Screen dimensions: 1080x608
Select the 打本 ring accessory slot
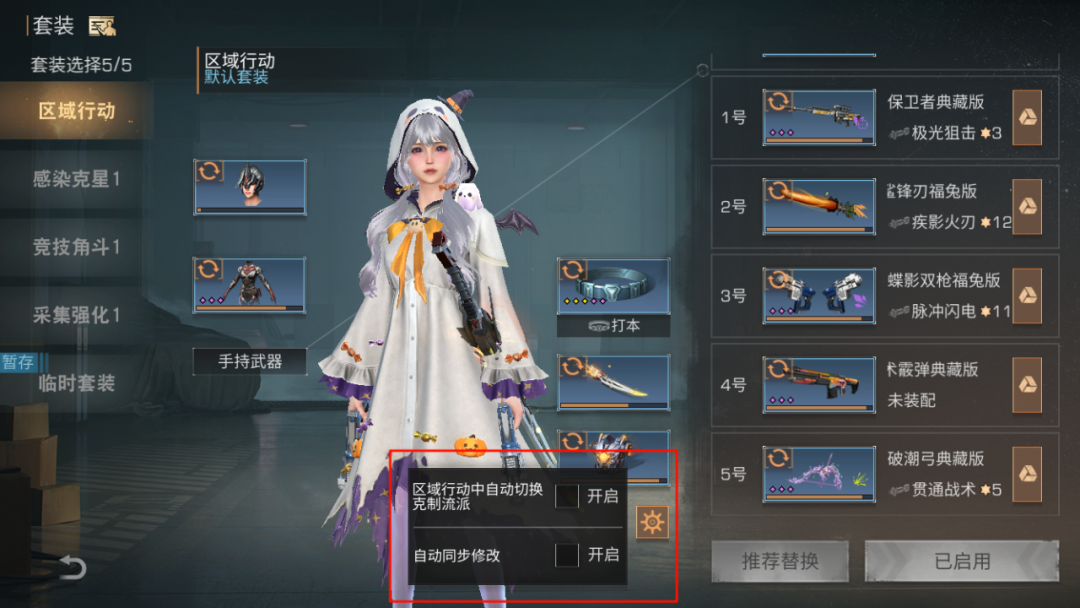pyautogui.click(x=613, y=287)
